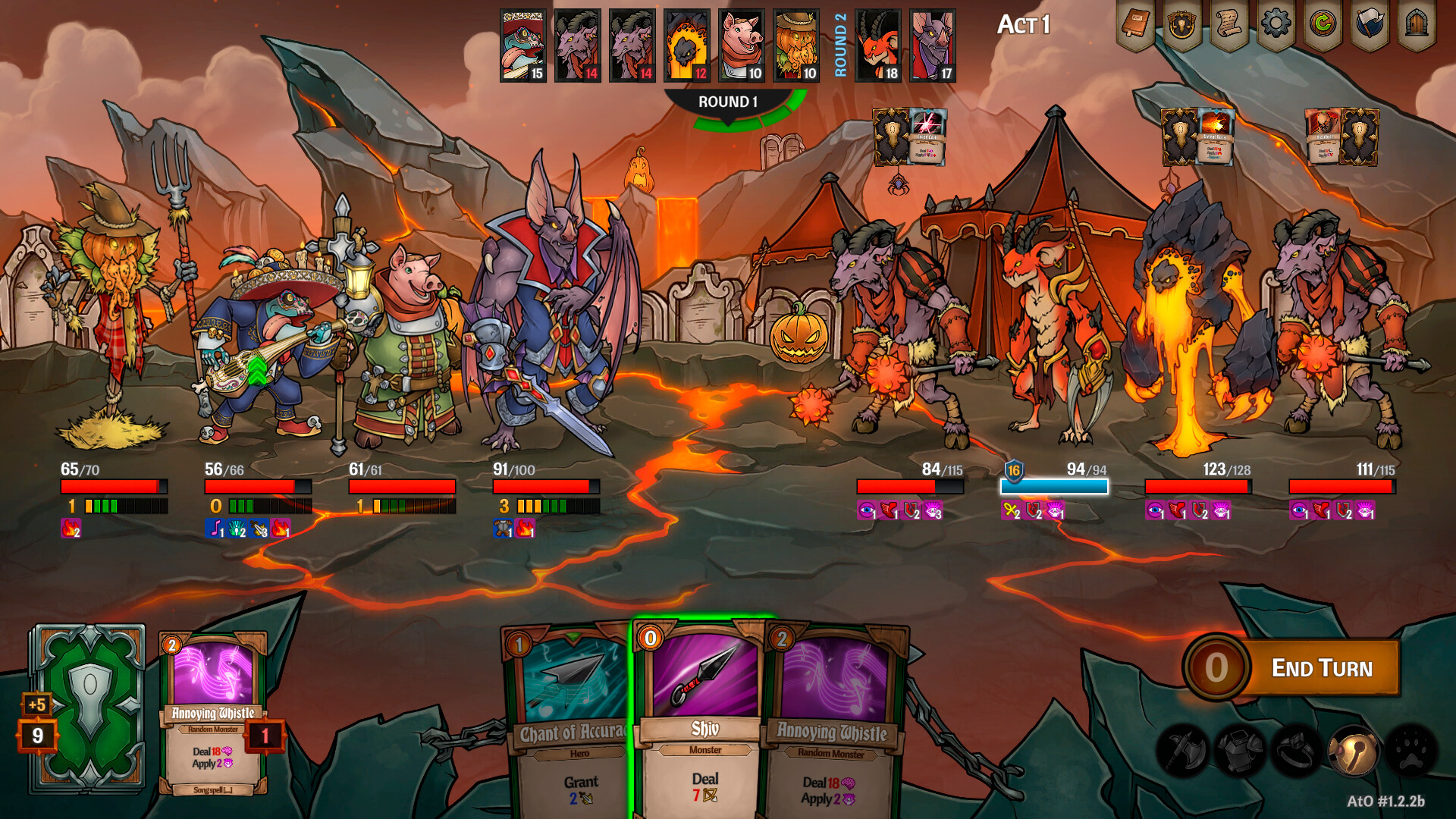Screen dimensions: 1456x819
Task: Open the party emblem icon in top bar
Action: coord(1183,23)
